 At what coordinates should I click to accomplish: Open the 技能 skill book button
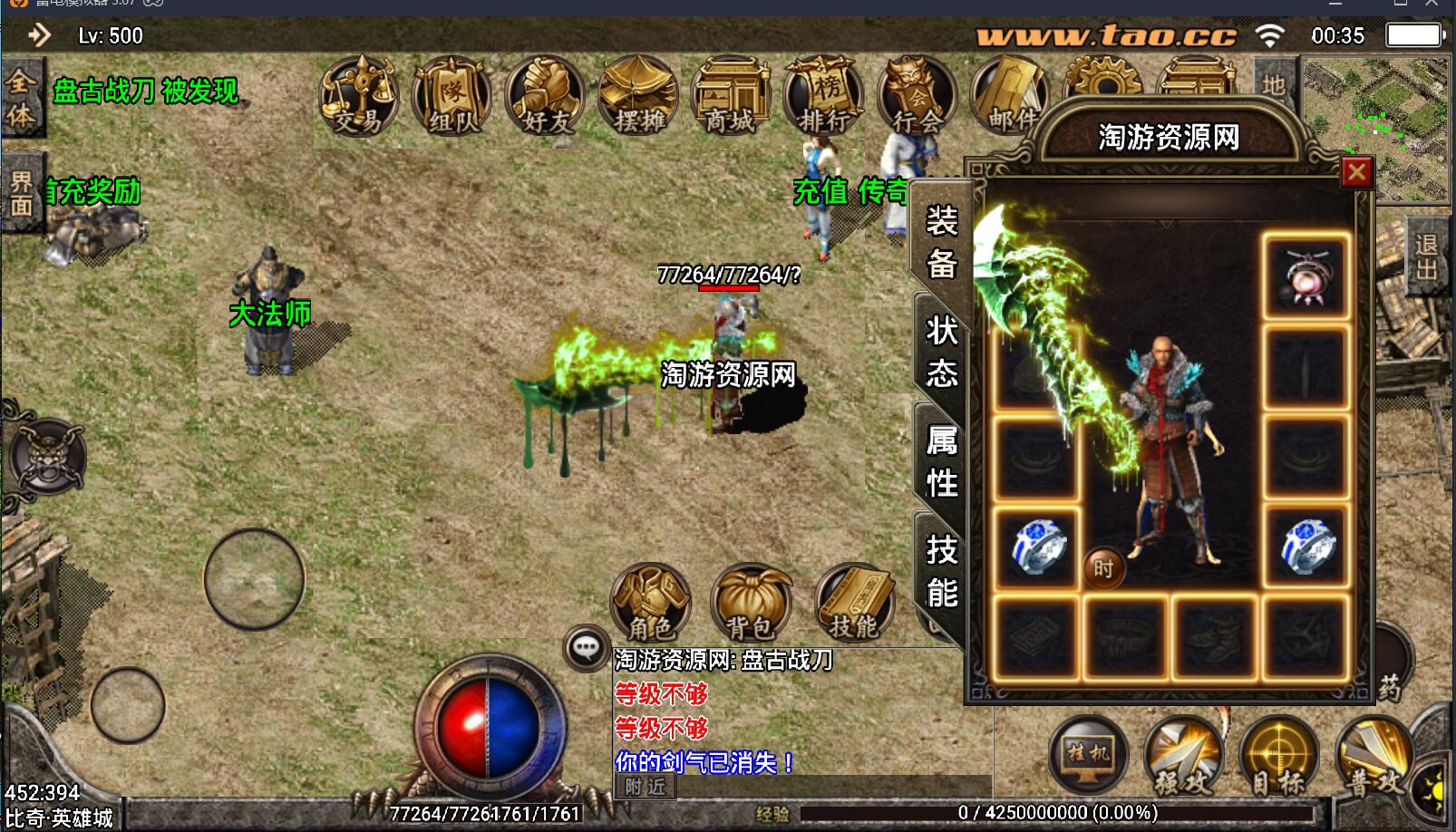click(854, 602)
